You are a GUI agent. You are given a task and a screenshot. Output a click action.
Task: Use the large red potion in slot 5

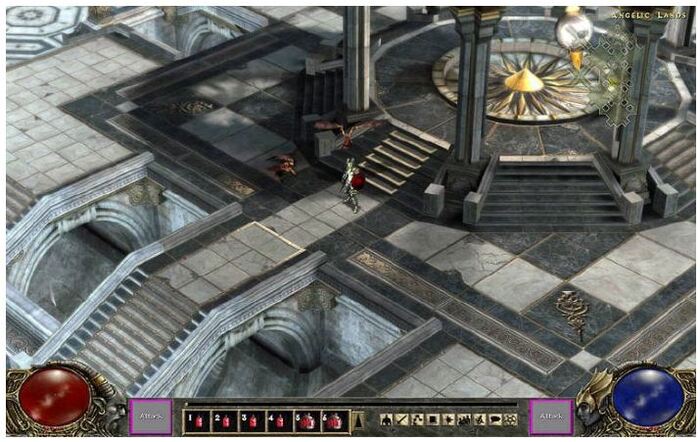(306, 420)
